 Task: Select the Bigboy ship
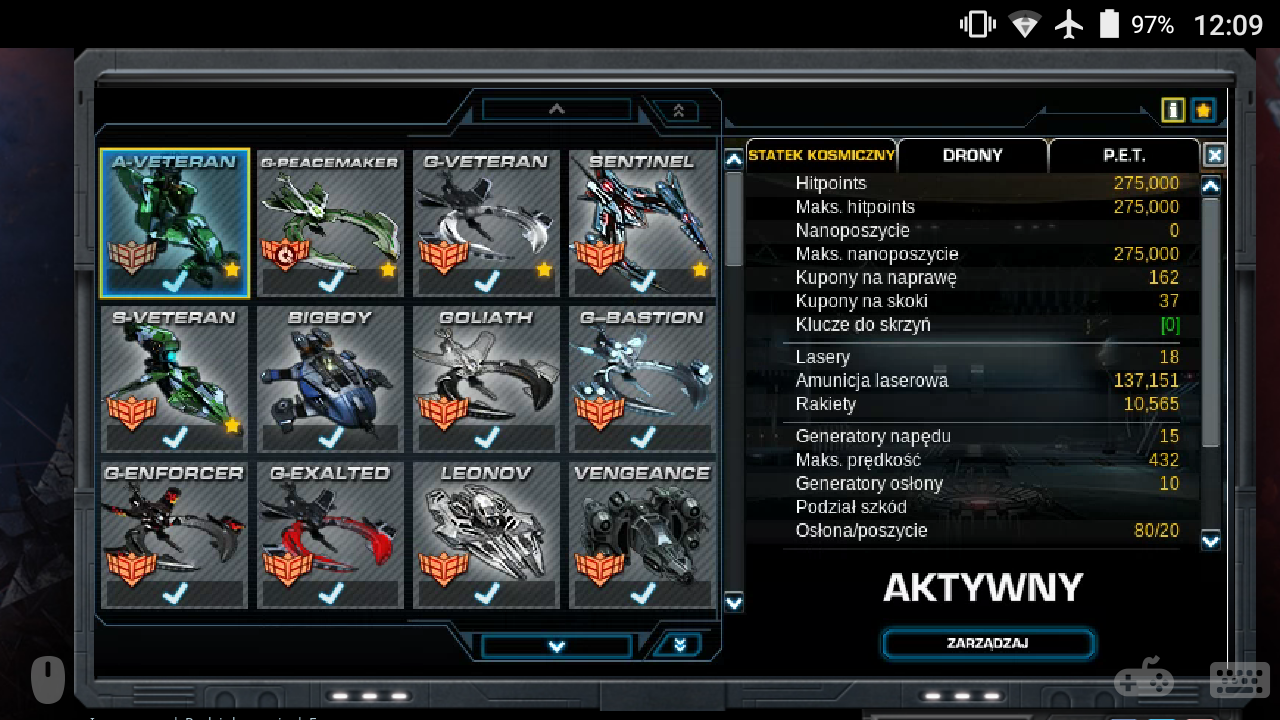pyautogui.click(x=331, y=379)
